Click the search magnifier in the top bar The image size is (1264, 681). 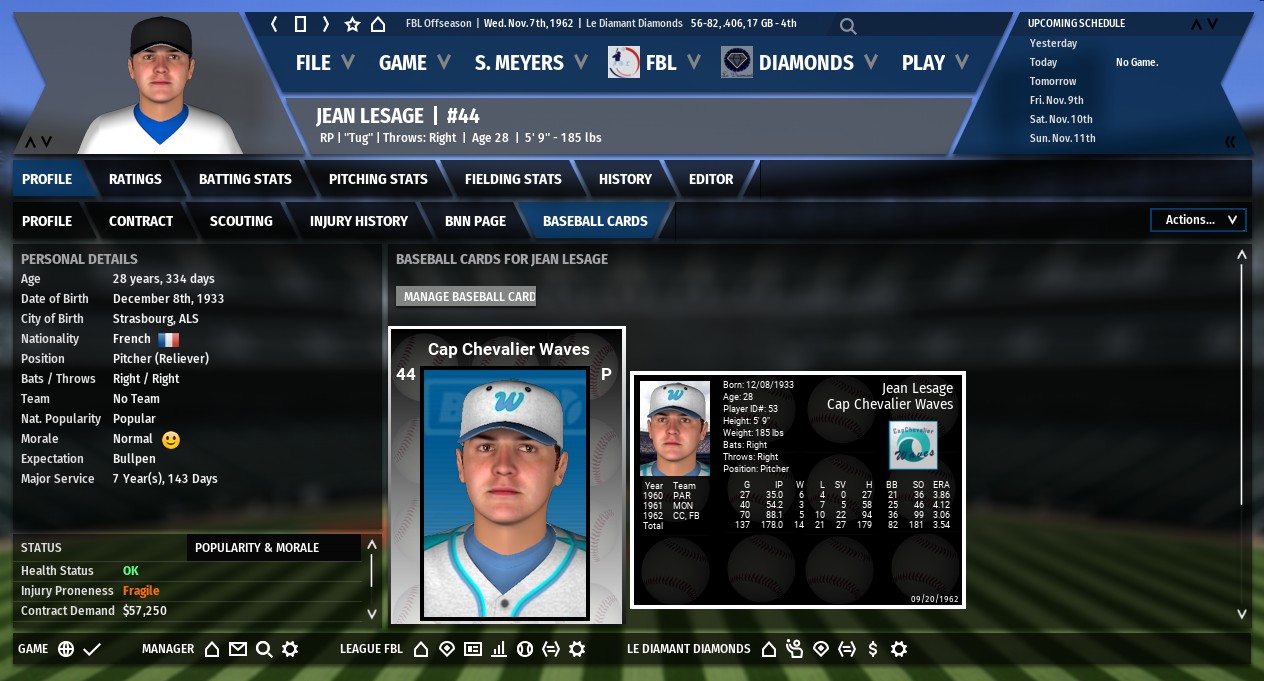(848, 26)
